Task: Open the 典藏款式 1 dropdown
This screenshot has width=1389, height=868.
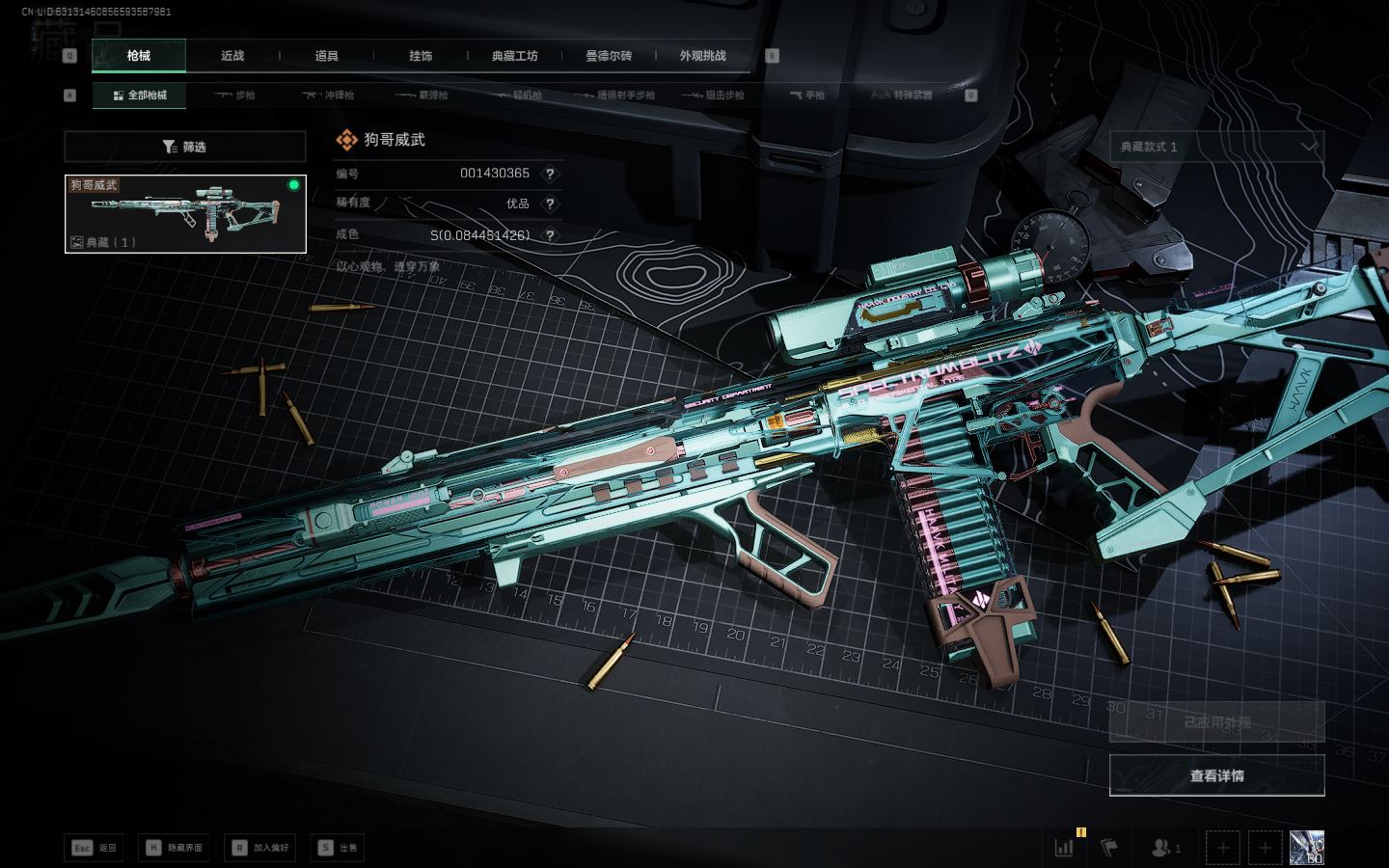Action: pyautogui.click(x=1216, y=147)
